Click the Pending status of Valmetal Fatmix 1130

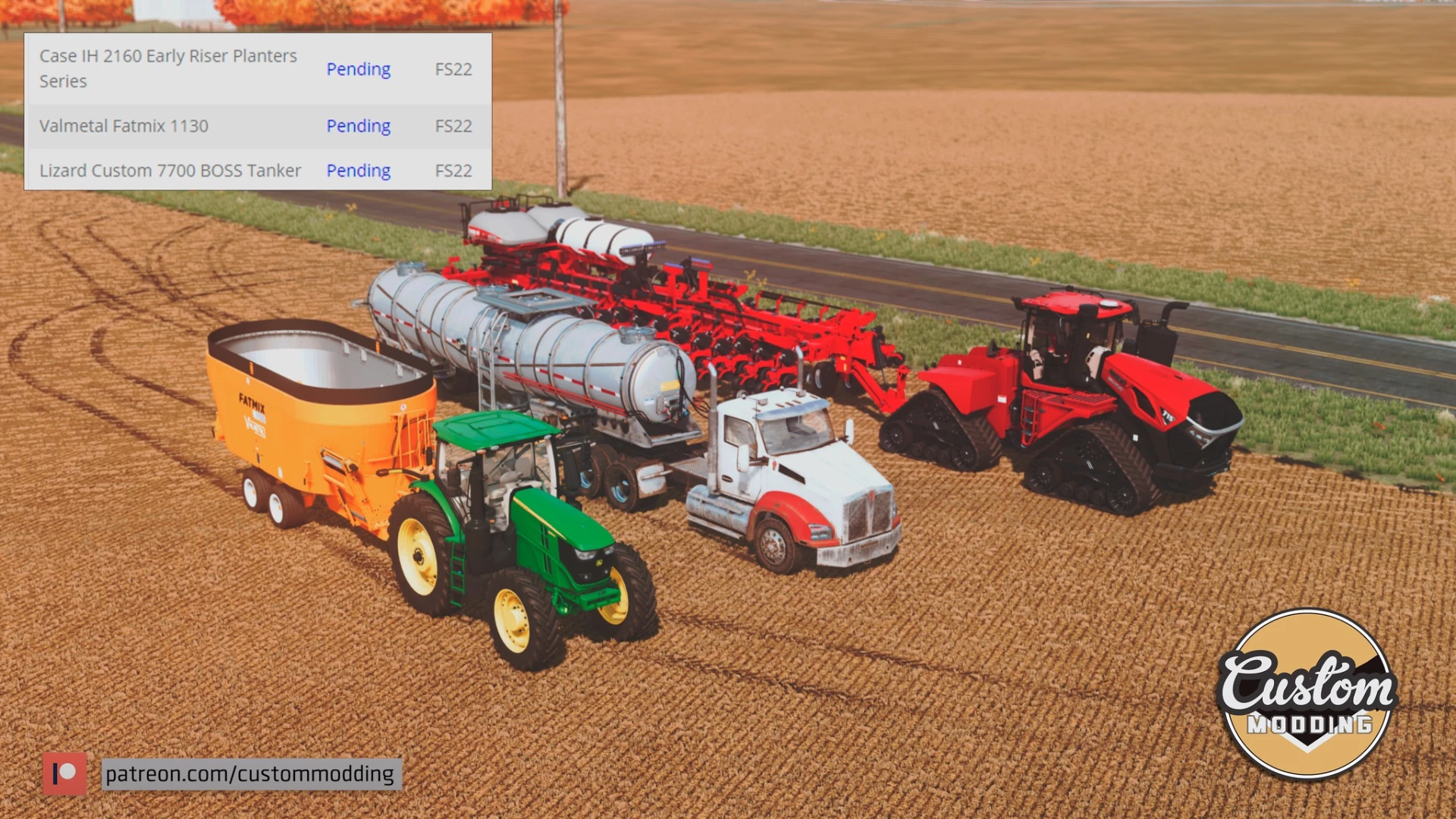click(358, 126)
